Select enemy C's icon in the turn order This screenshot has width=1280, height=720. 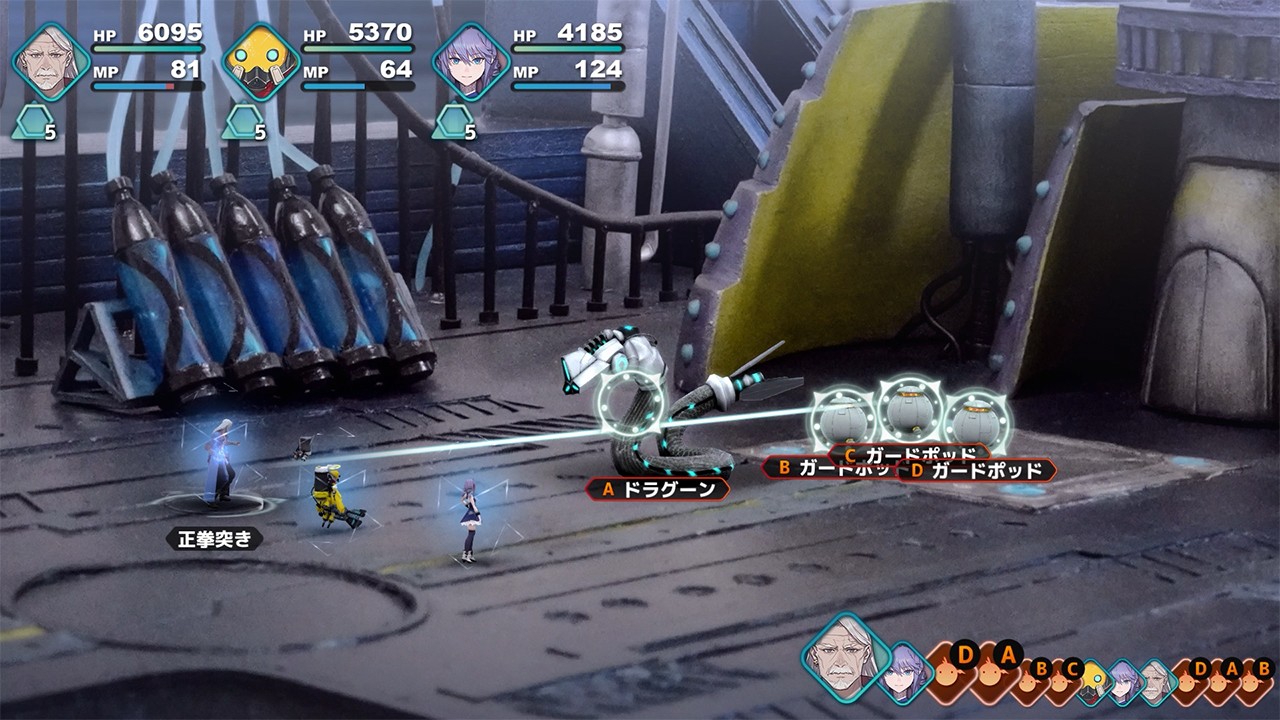tap(1069, 680)
